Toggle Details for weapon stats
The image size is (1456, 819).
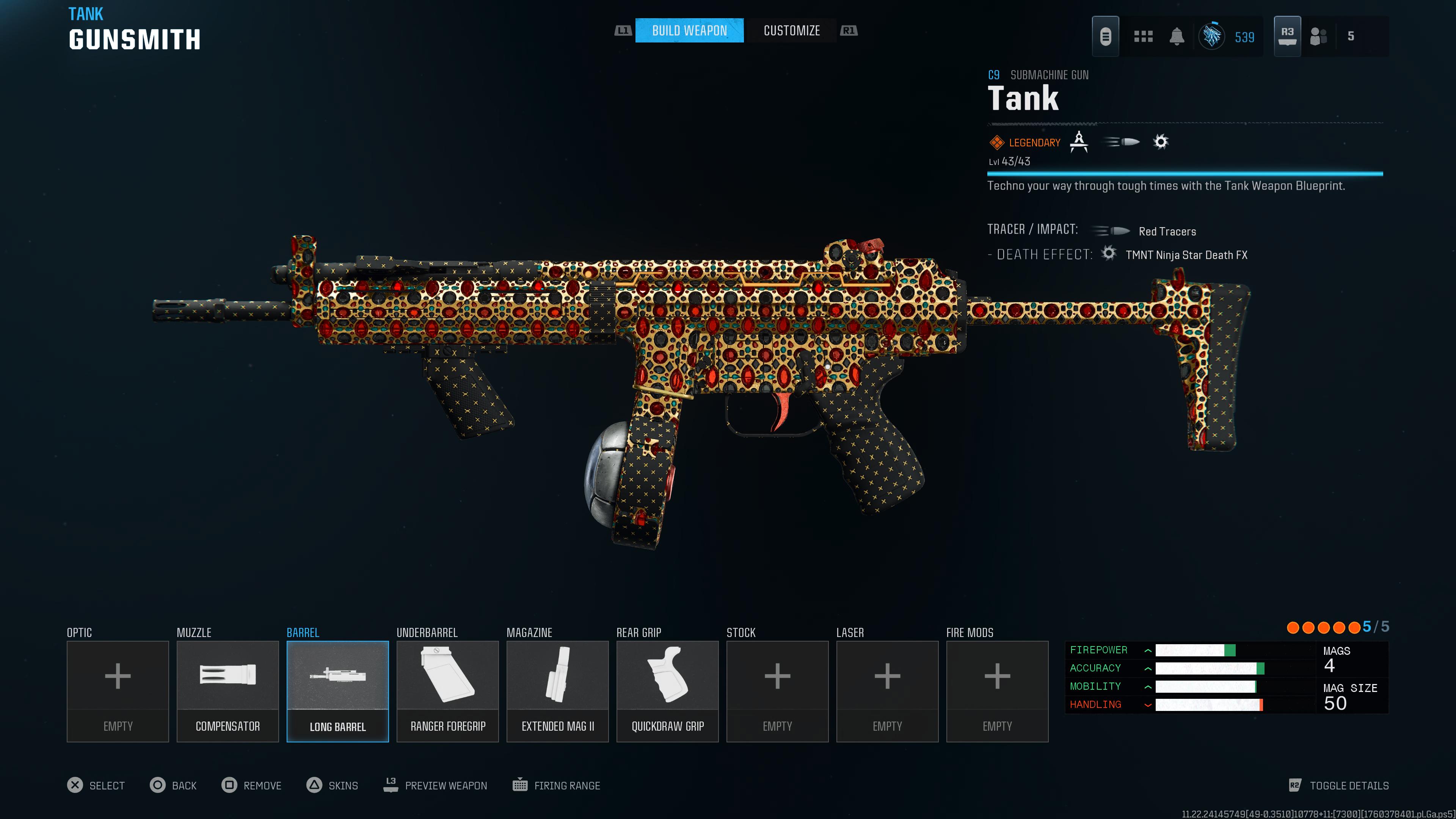(1338, 785)
